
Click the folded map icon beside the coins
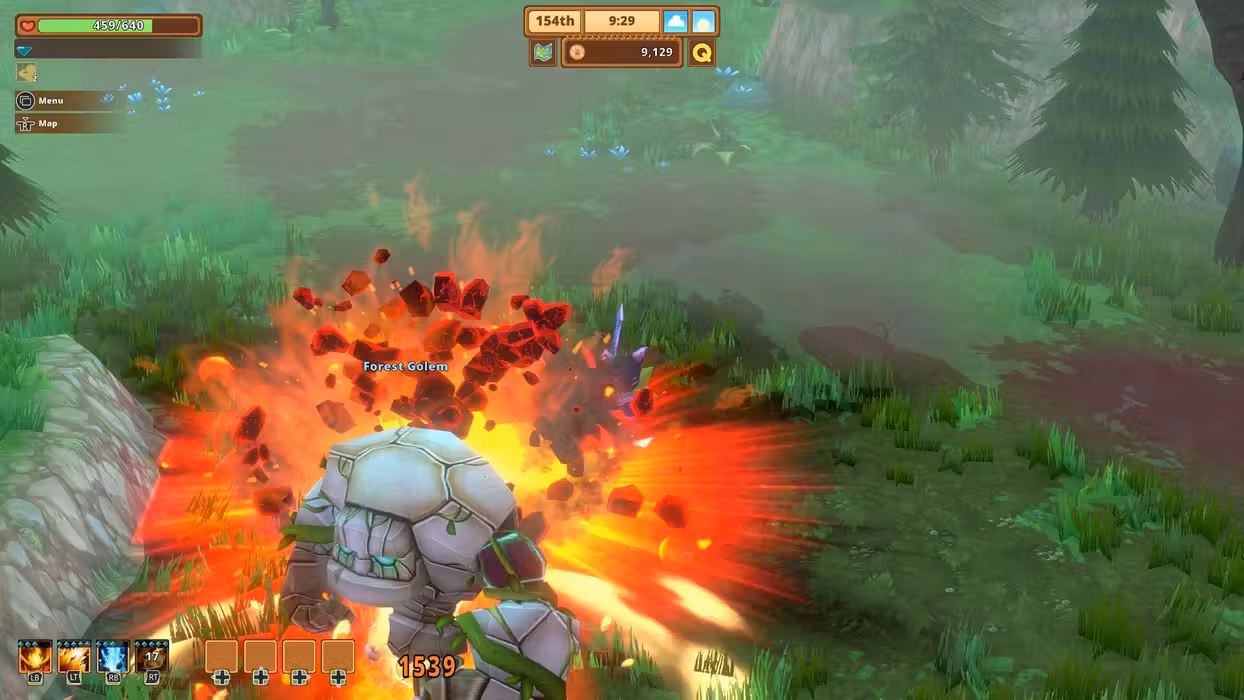(x=543, y=52)
